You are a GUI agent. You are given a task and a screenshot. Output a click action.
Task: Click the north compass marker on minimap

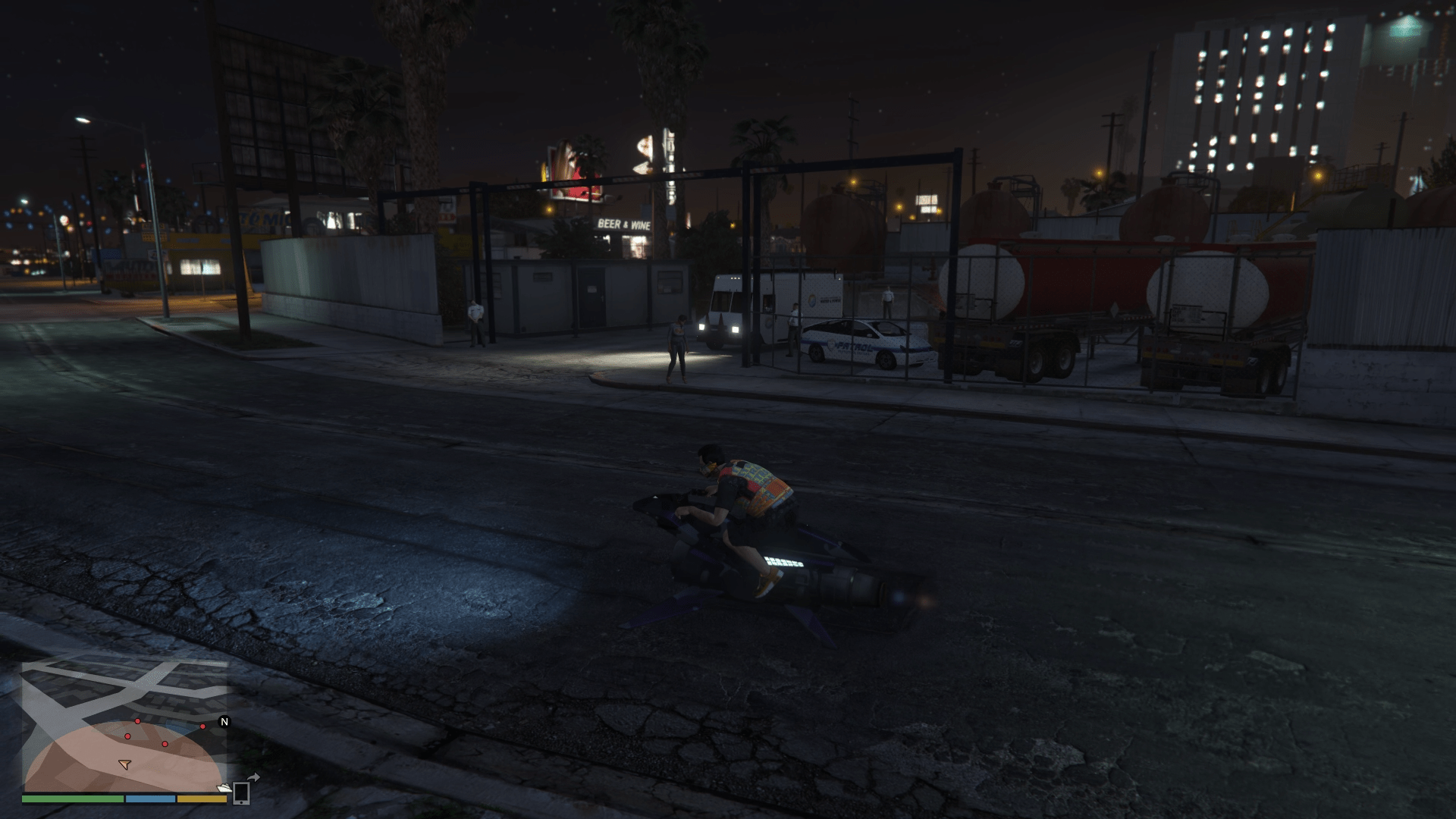pos(224,722)
